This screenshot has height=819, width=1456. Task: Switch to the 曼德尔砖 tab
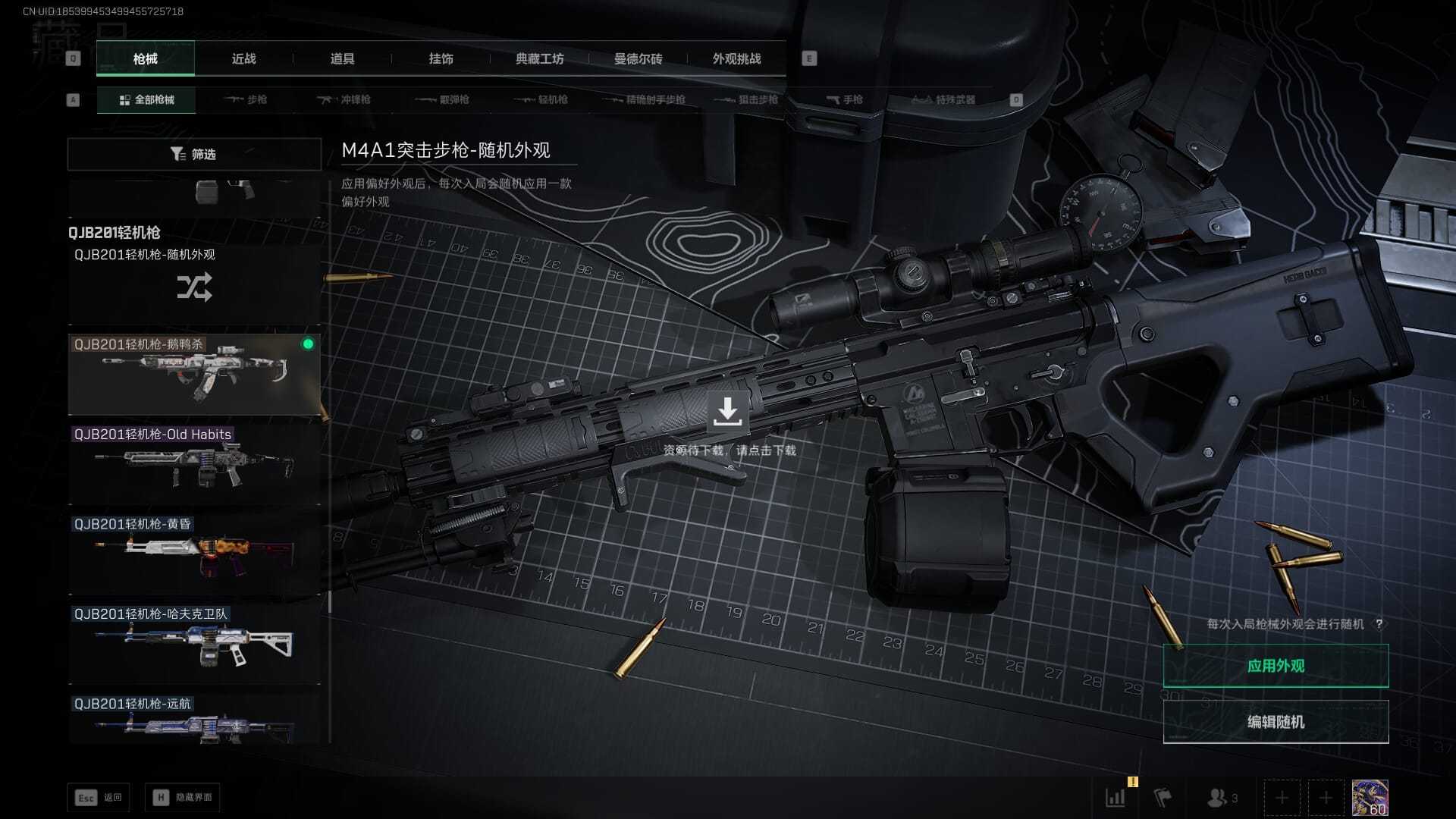638,59
